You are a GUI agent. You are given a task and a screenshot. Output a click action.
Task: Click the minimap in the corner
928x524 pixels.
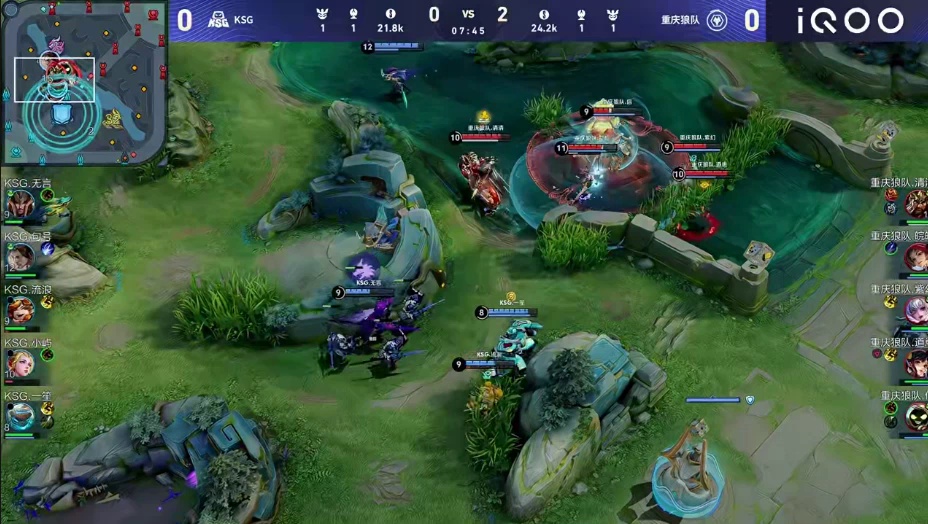click(83, 83)
